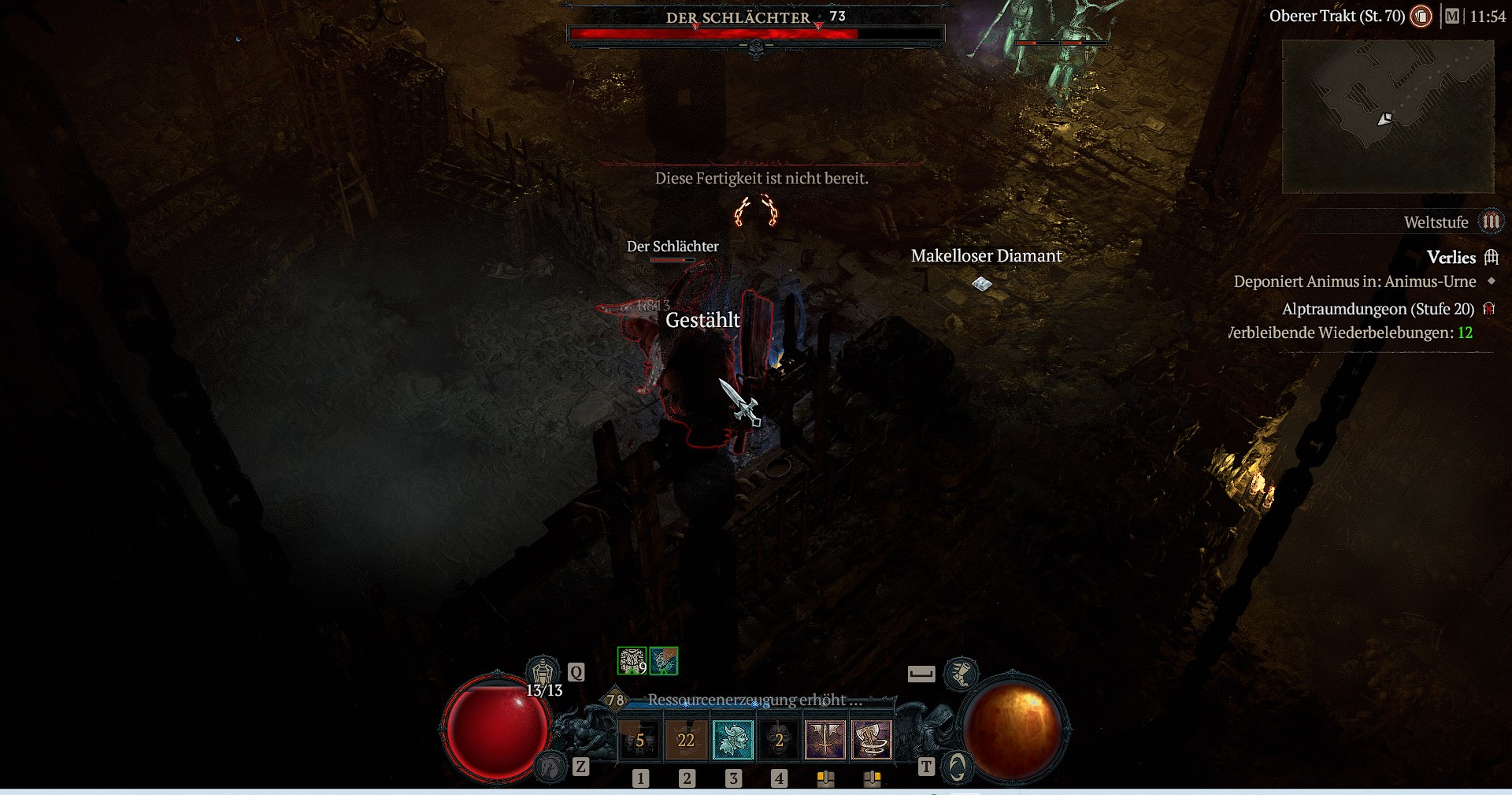1512x795 pixels.
Task: Trigger the whirling axe skill
Action: click(872, 740)
